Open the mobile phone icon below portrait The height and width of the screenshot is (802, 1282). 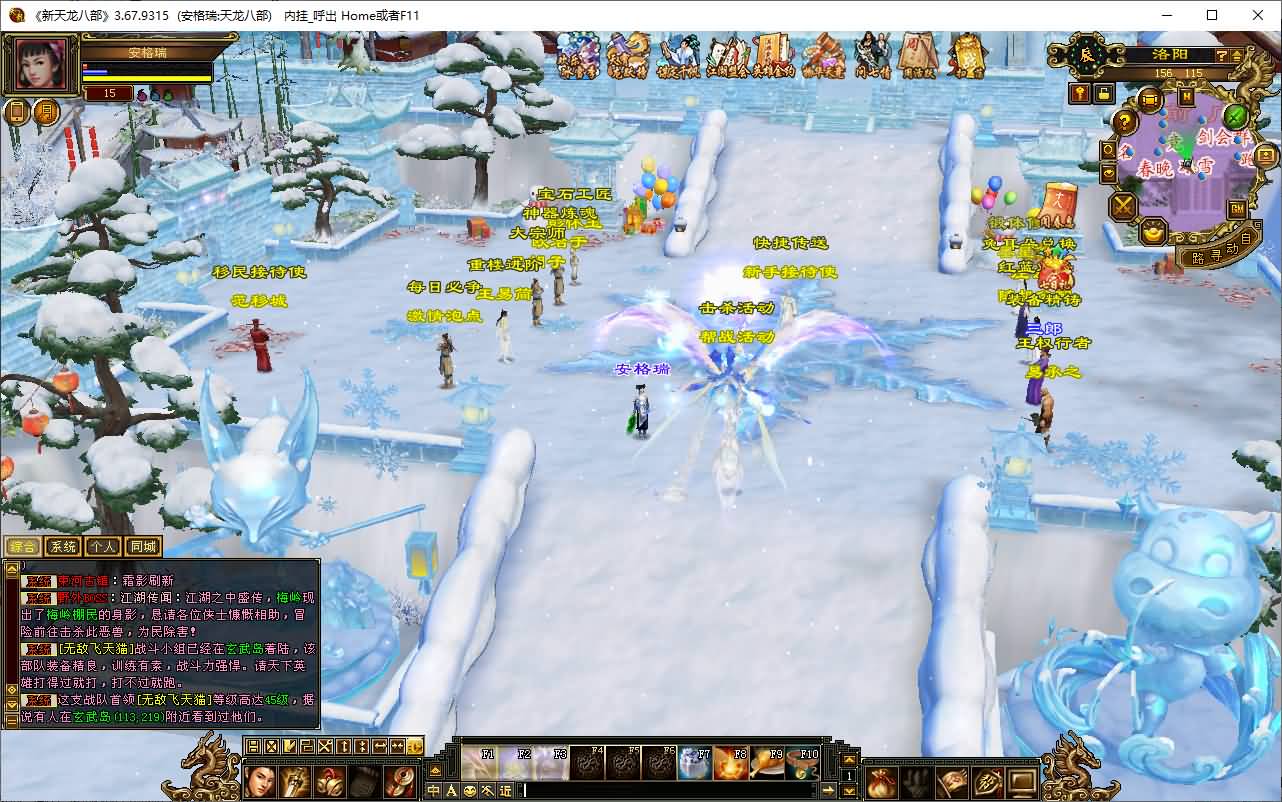point(17,112)
